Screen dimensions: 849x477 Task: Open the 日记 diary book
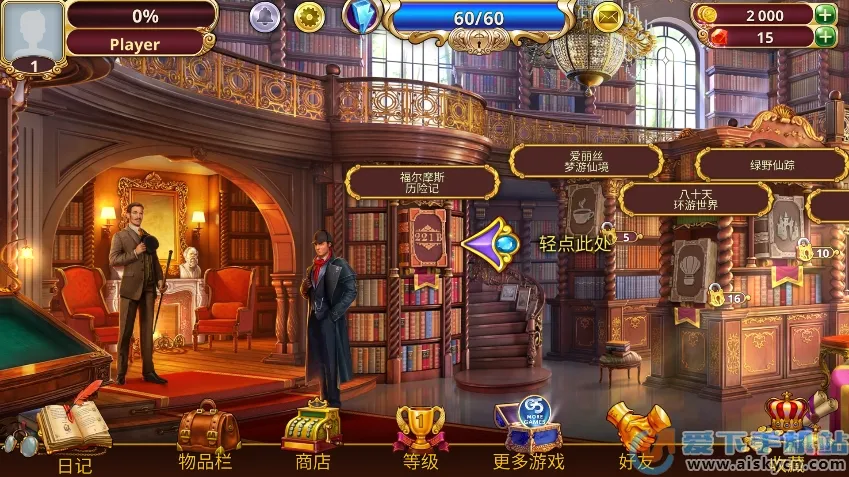coord(75,429)
